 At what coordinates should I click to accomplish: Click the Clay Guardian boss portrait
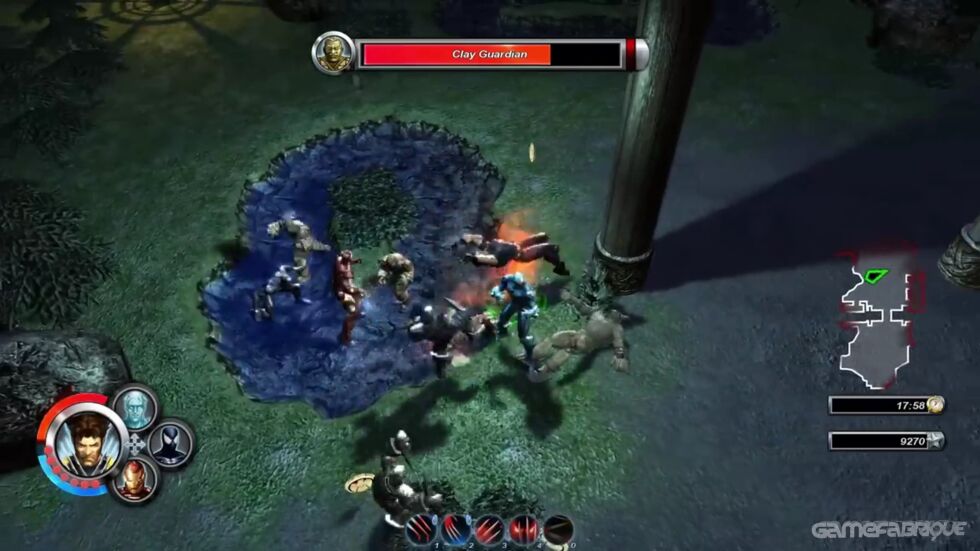coord(333,52)
